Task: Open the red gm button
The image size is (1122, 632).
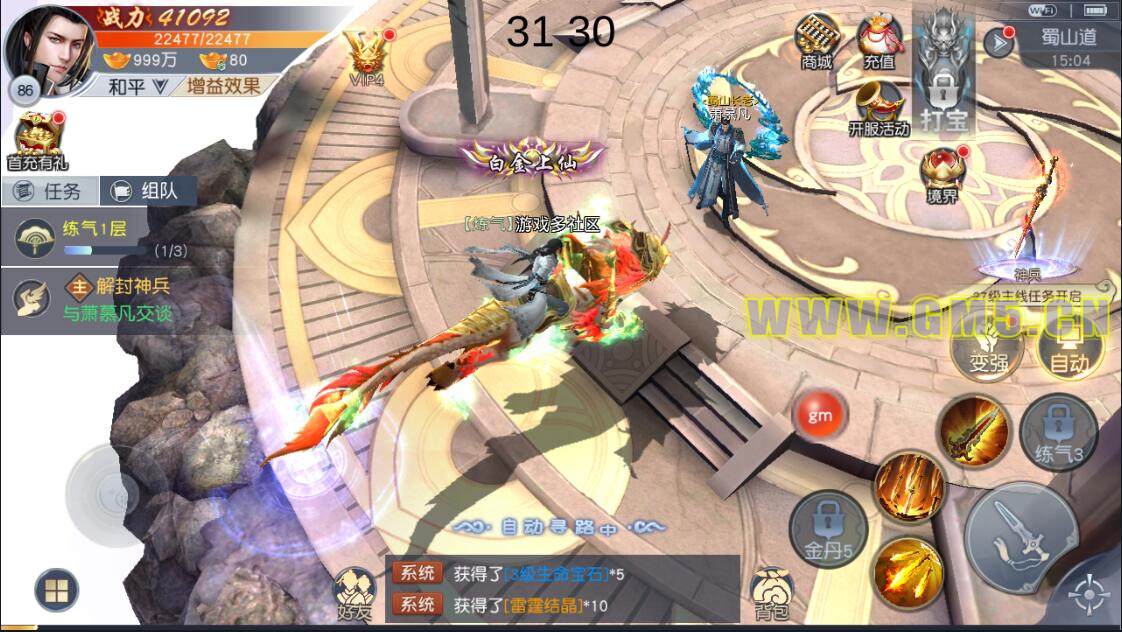Action: click(820, 413)
